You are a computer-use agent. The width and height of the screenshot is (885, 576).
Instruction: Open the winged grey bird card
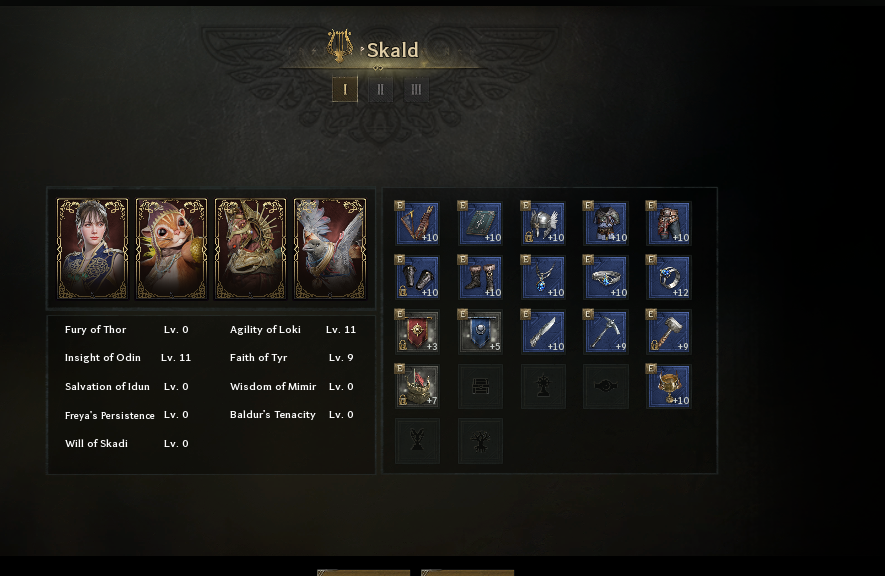[x=329, y=248]
